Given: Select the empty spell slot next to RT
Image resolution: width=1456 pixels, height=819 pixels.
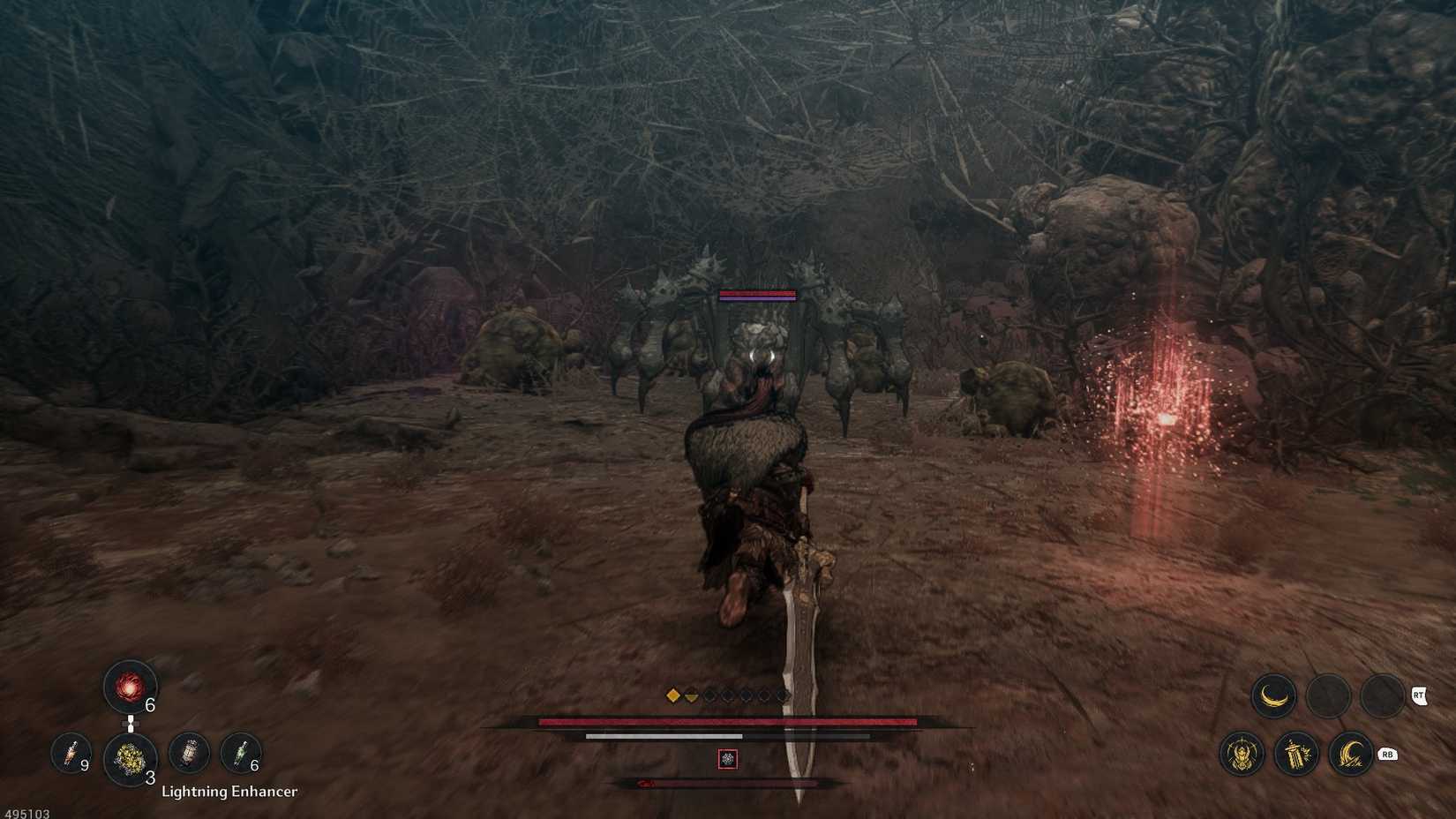Looking at the screenshot, I should click(x=1380, y=695).
